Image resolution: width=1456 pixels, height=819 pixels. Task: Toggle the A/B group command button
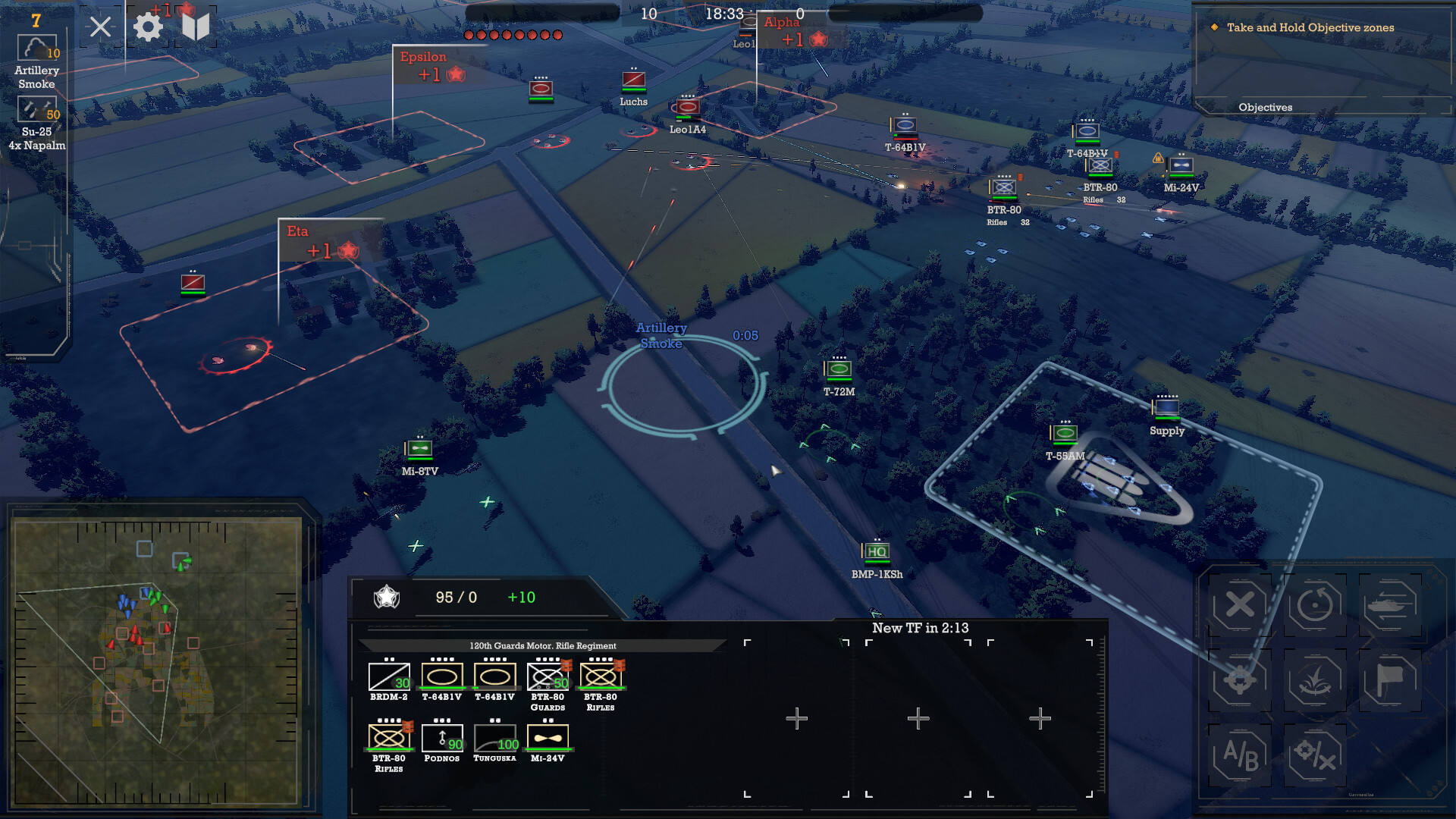click(x=1240, y=755)
